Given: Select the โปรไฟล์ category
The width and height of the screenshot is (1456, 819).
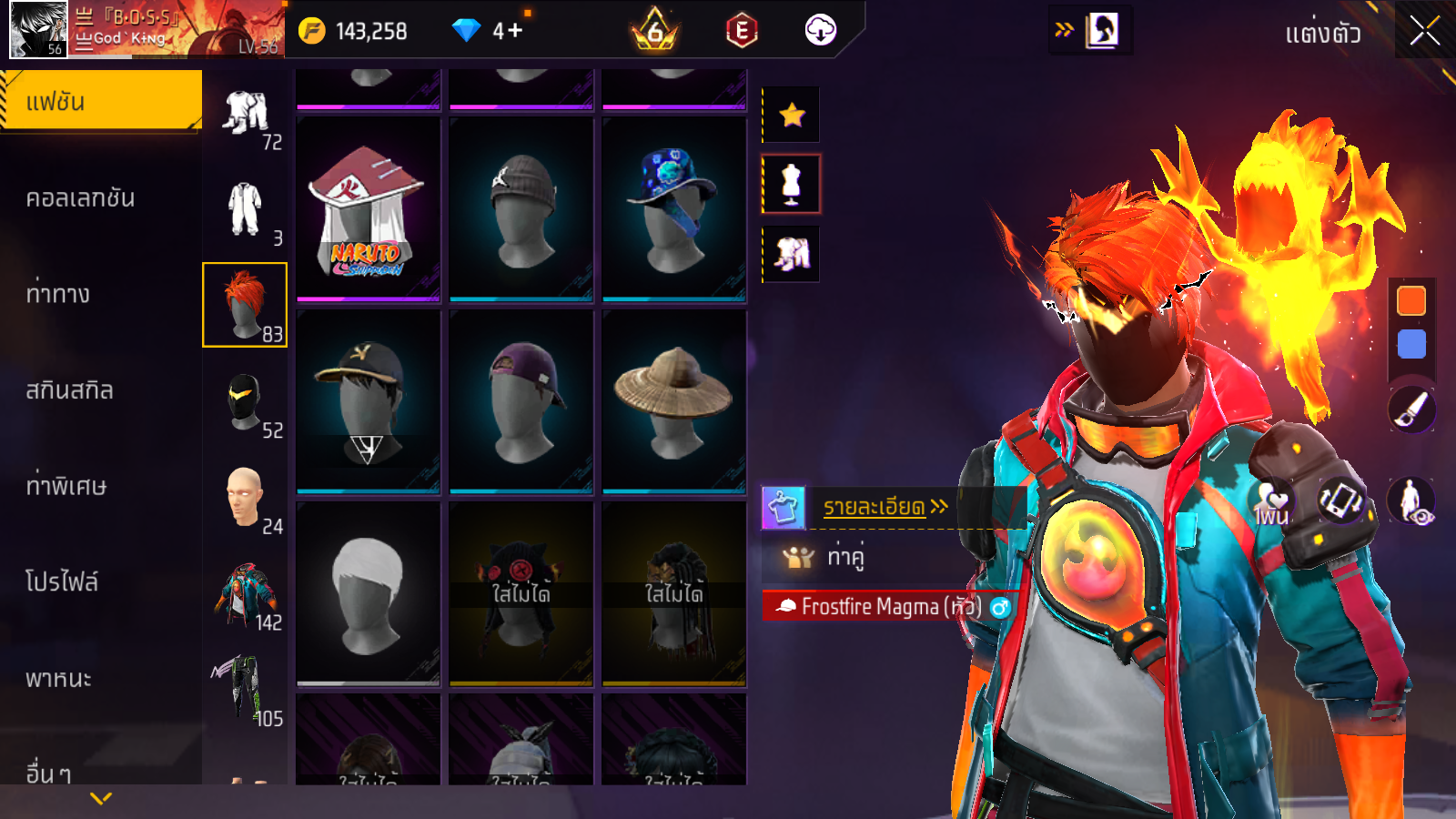Looking at the screenshot, I should point(62,582).
